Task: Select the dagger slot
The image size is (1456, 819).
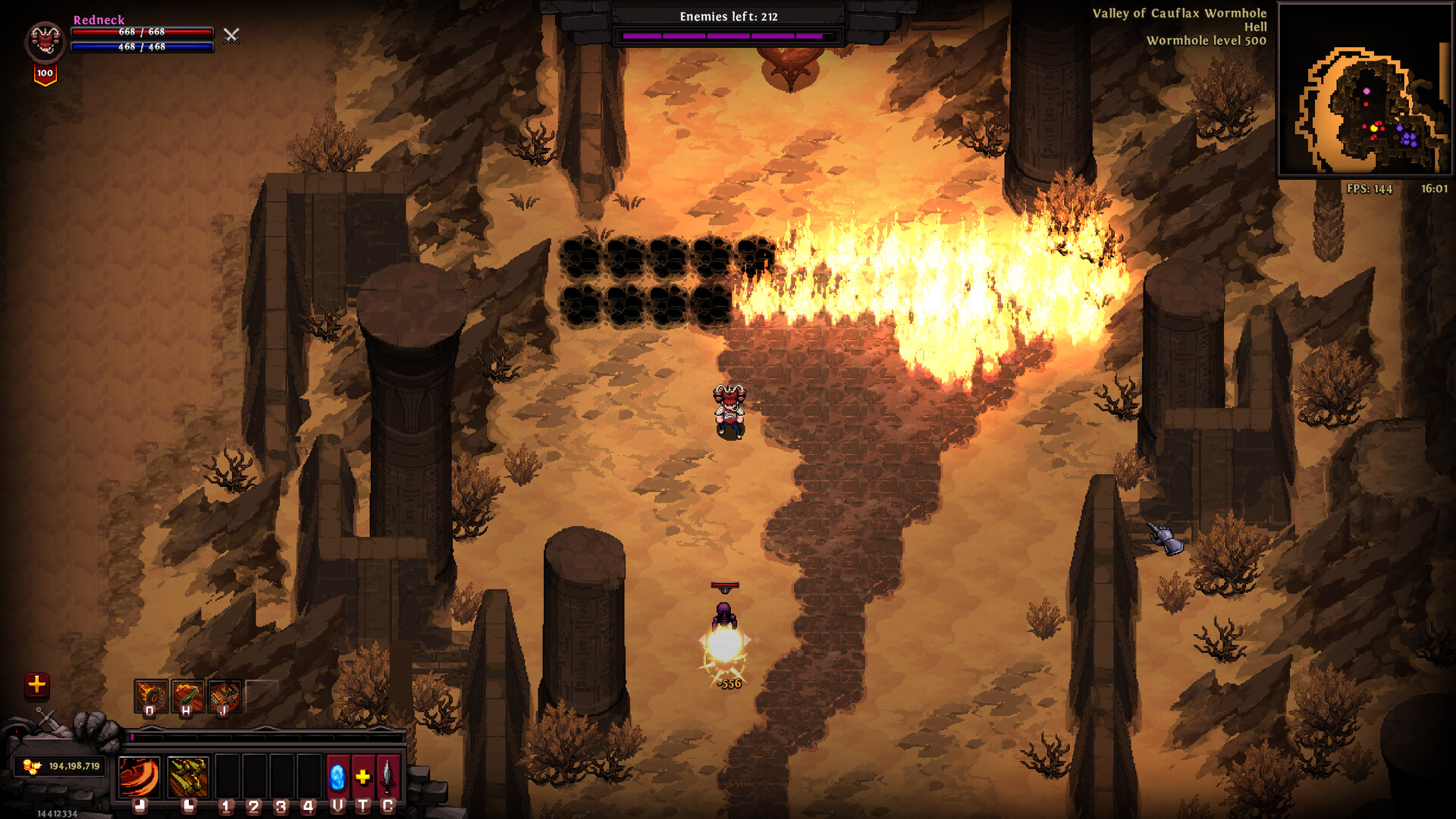Action: 388,777
